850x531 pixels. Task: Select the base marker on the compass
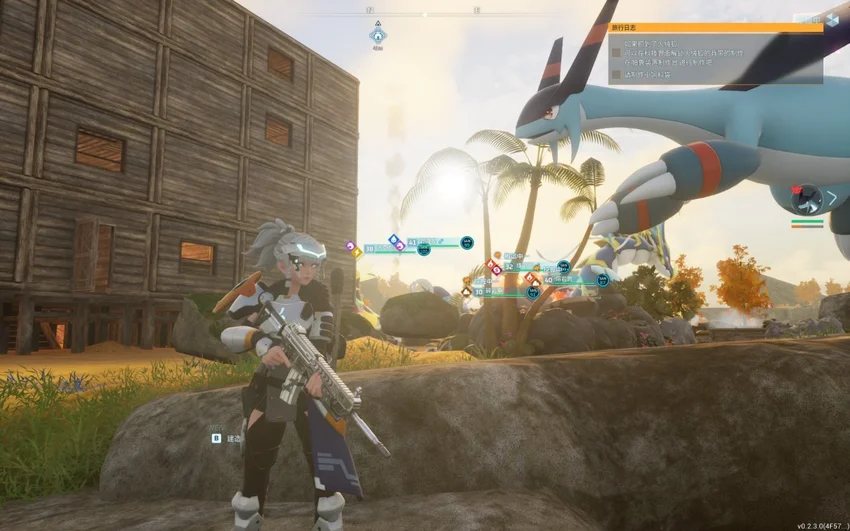(378, 33)
